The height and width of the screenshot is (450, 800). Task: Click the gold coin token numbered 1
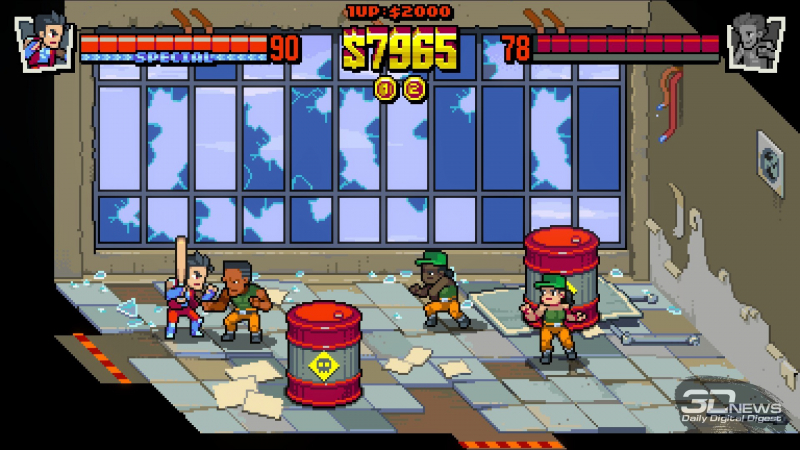point(386,89)
